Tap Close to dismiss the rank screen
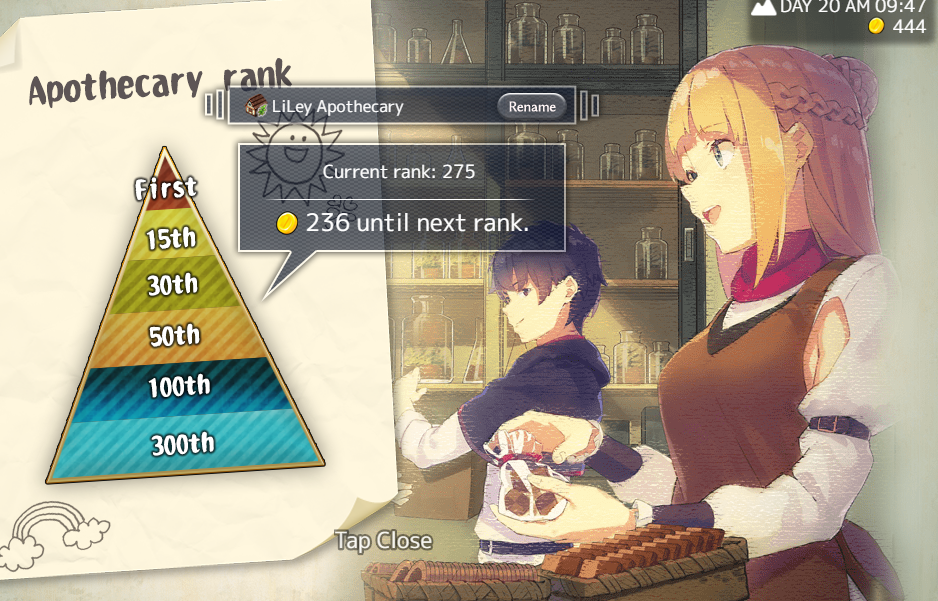This screenshot has height=601, width=938. 383,541
